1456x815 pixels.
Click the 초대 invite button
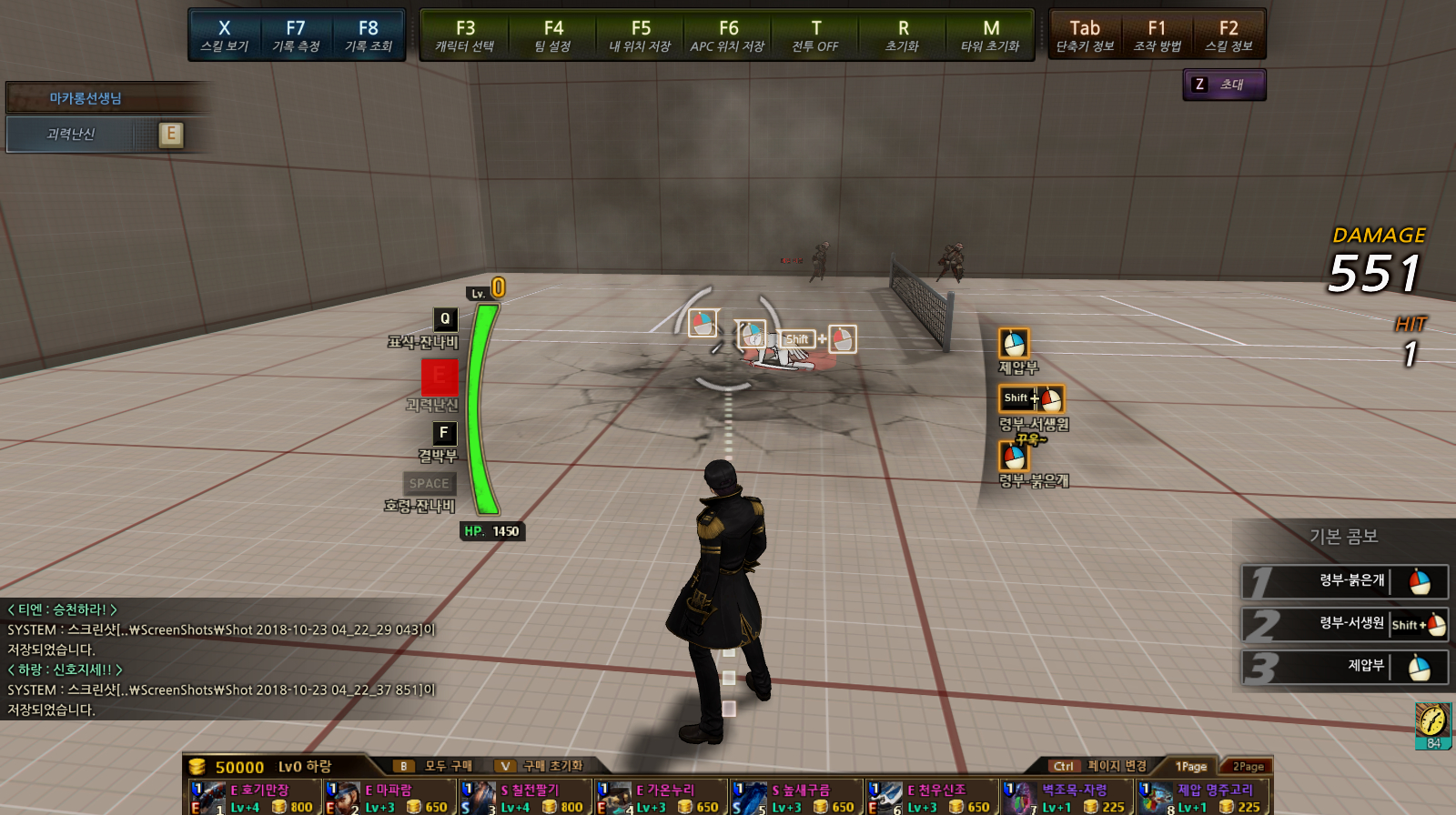pos(1224,85)
